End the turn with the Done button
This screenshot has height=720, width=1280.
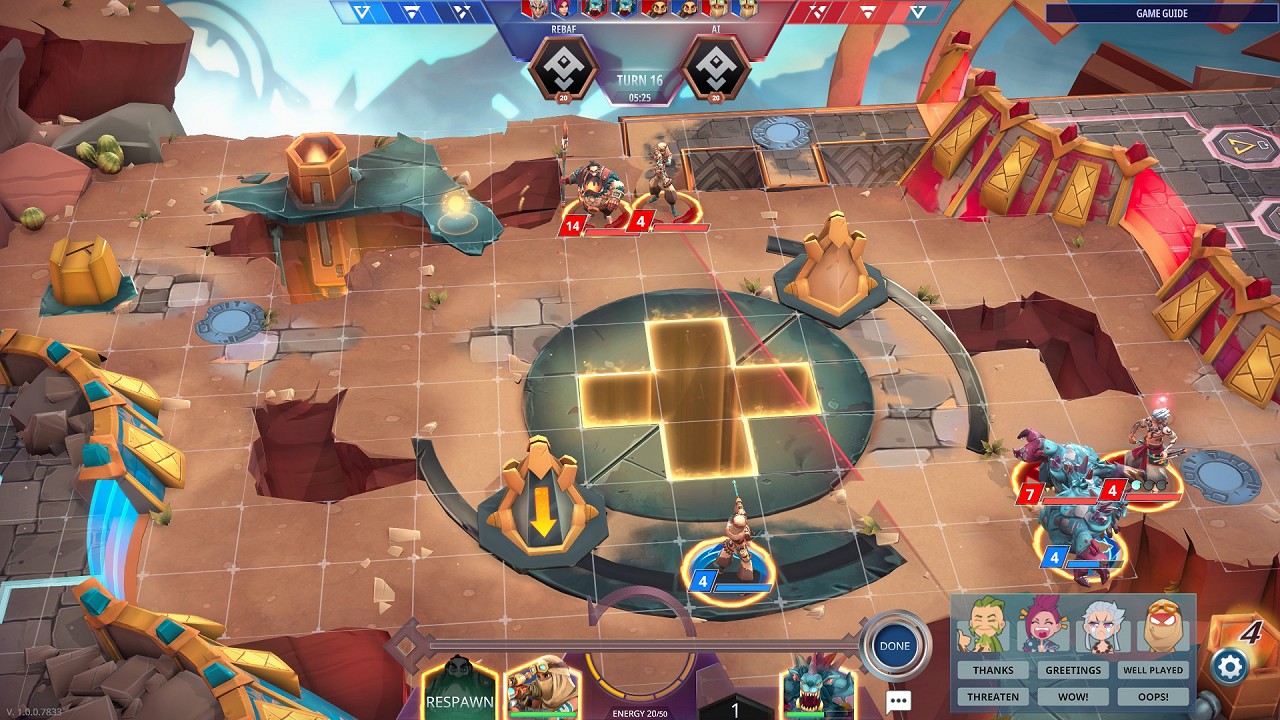tap(894, 646)
